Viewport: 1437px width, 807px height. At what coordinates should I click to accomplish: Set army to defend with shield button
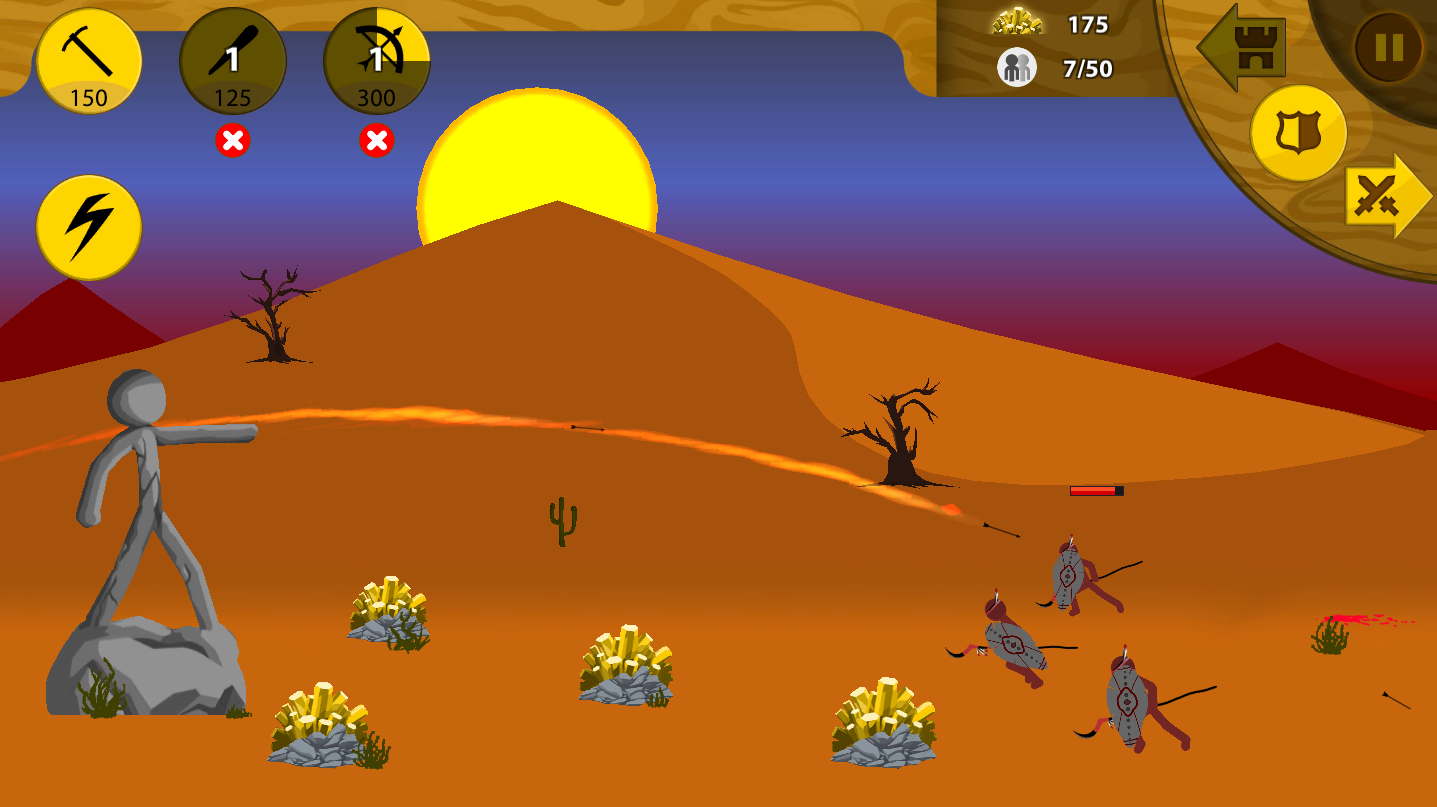pyautogui.click(x=1298, y=132)
